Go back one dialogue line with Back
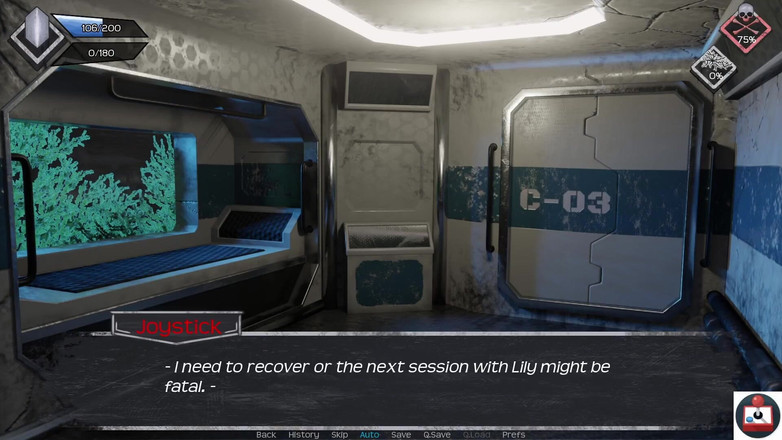Screen dimensions: 782x440 (265, 434)
